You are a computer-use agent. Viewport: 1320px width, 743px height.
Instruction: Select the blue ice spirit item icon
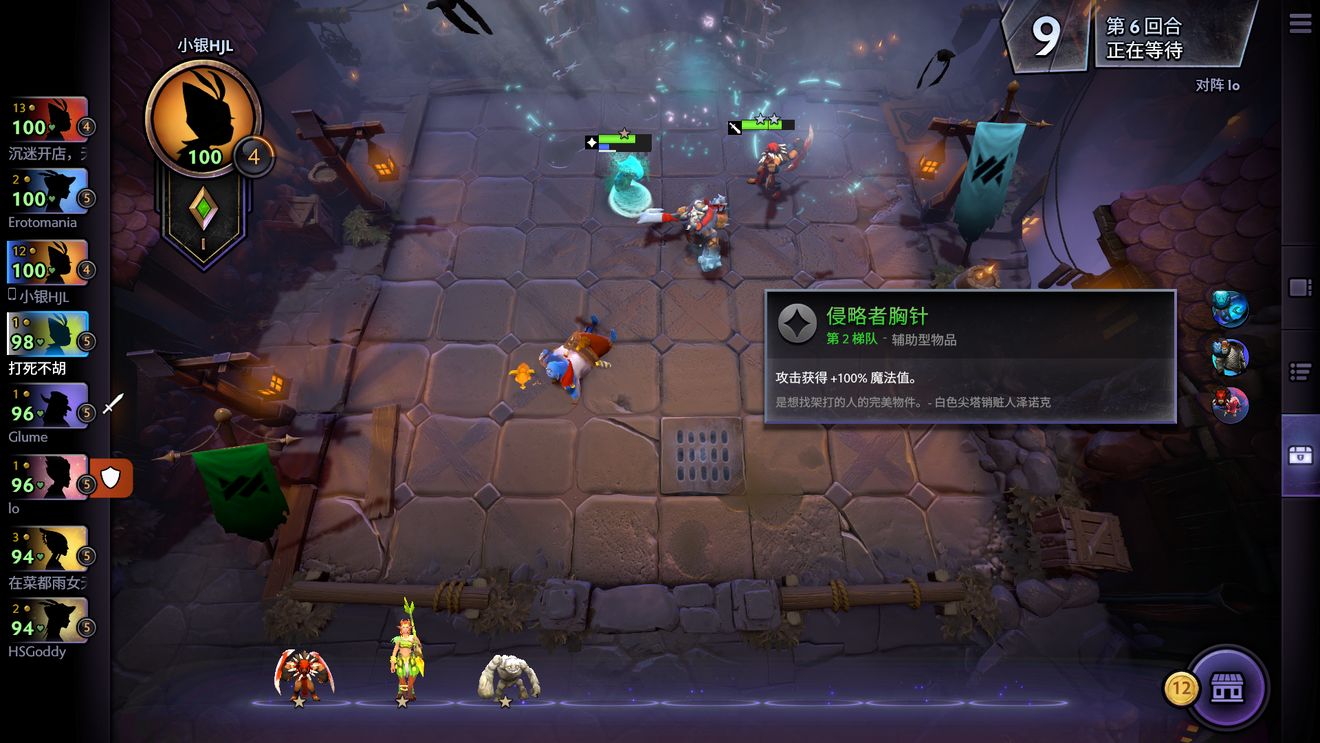pyautogui.click(x=1230, y=307)
